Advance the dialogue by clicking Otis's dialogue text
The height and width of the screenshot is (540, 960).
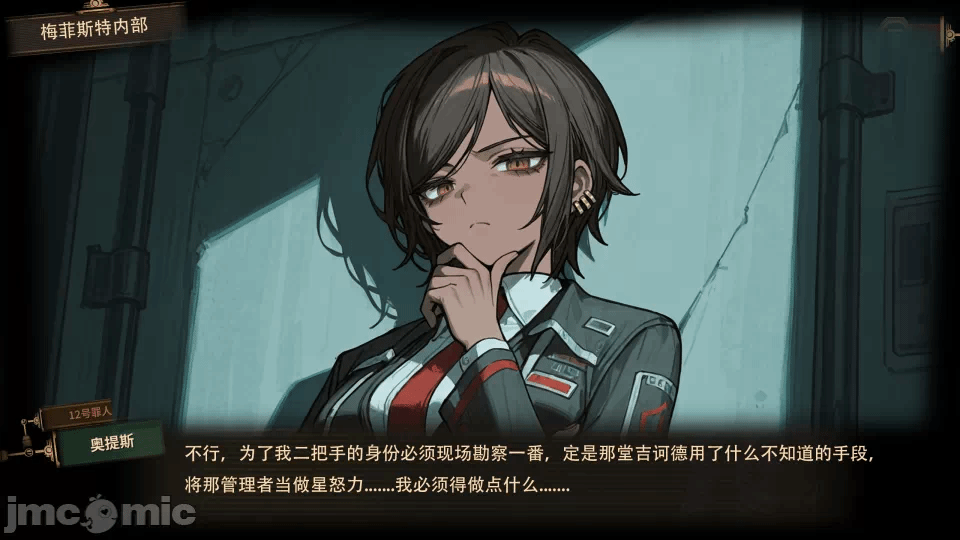tap(530, 469)
